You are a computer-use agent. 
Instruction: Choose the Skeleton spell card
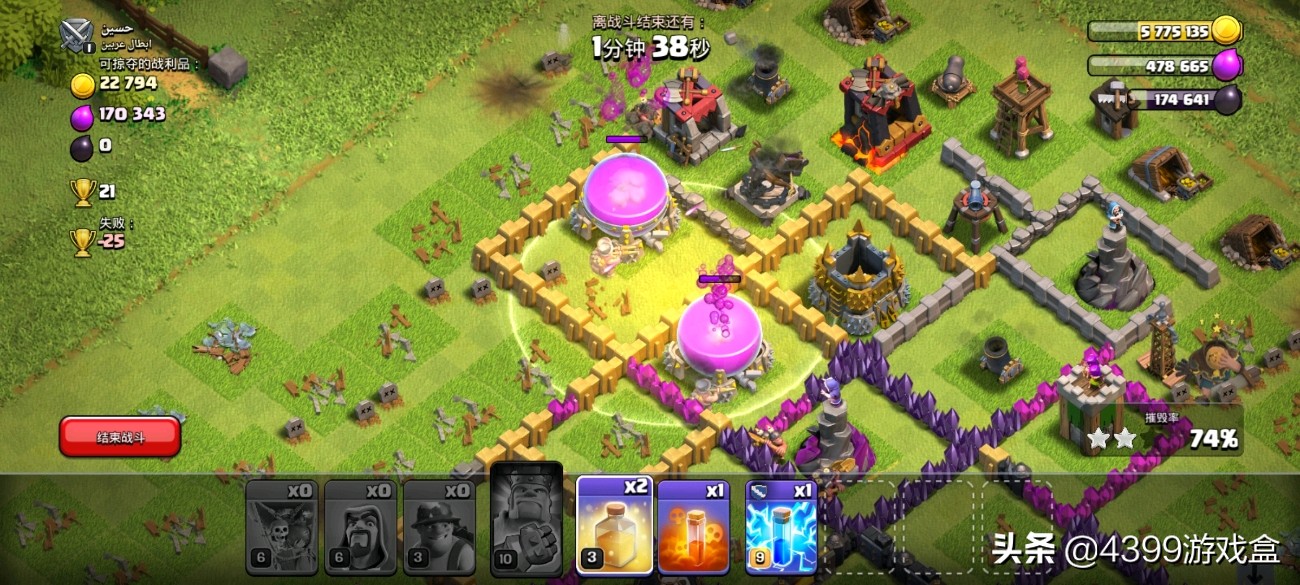pos(693,526)
